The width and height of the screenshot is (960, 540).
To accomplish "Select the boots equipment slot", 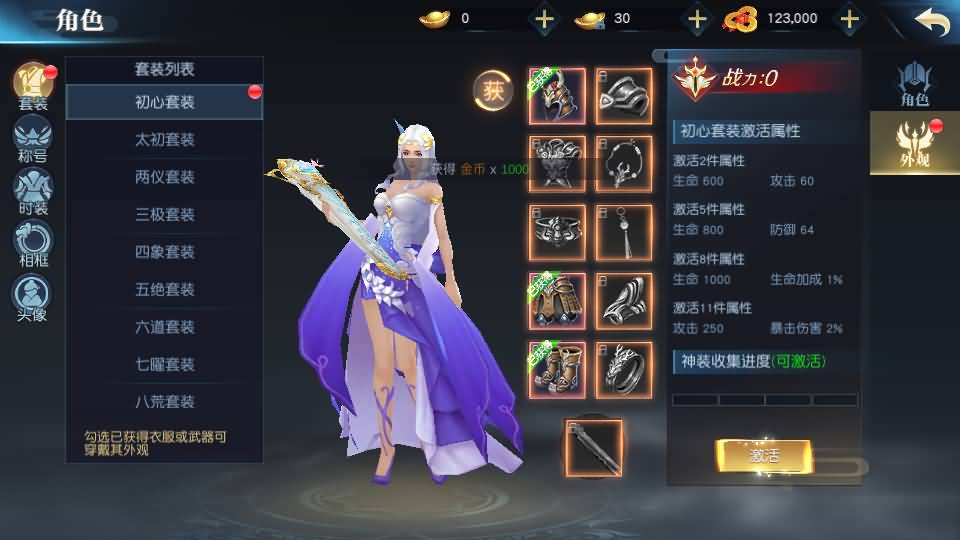I will [557, 370].
